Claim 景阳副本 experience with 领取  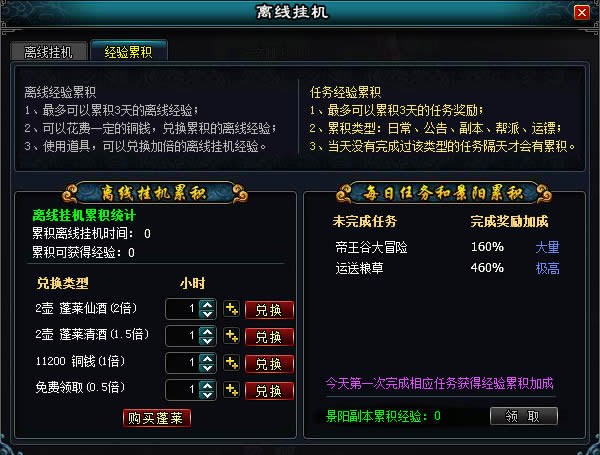(x=524, y=416)
